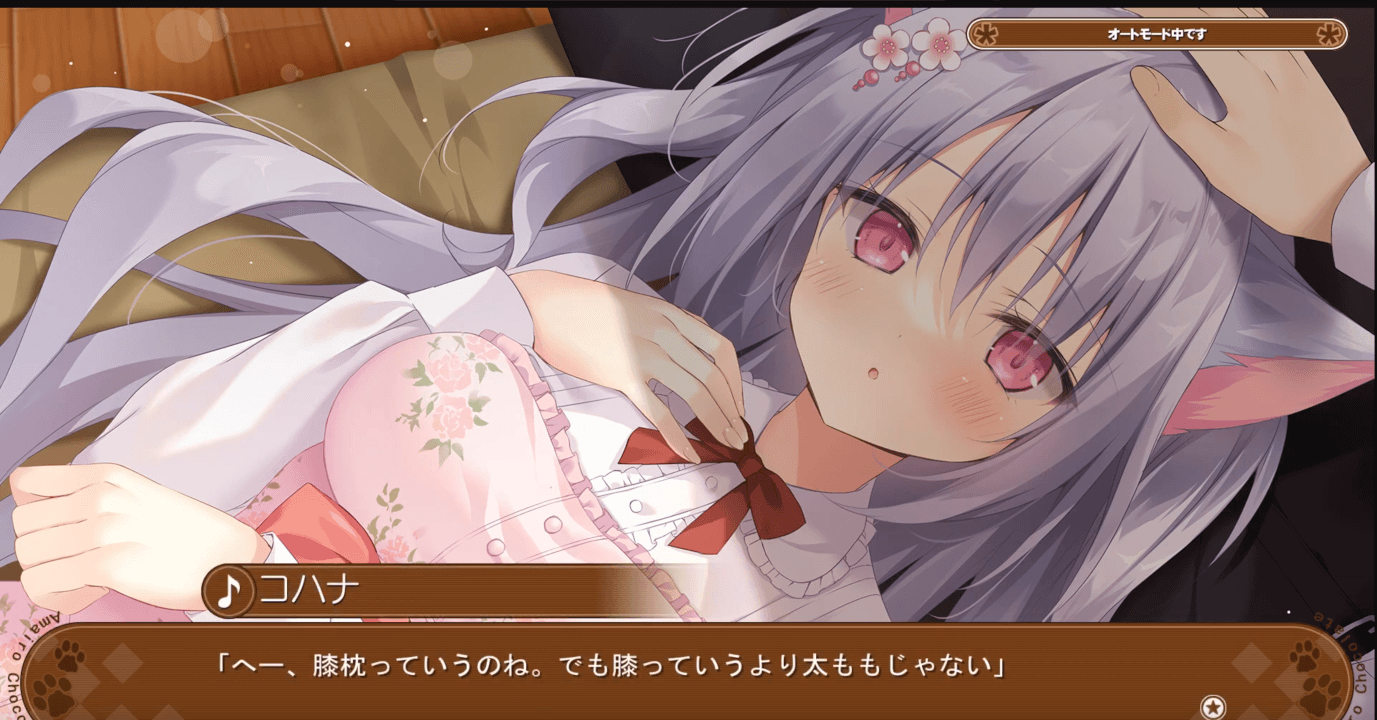Click the asterisk icon on the auto-mode banner's left end

pos(986,33)
